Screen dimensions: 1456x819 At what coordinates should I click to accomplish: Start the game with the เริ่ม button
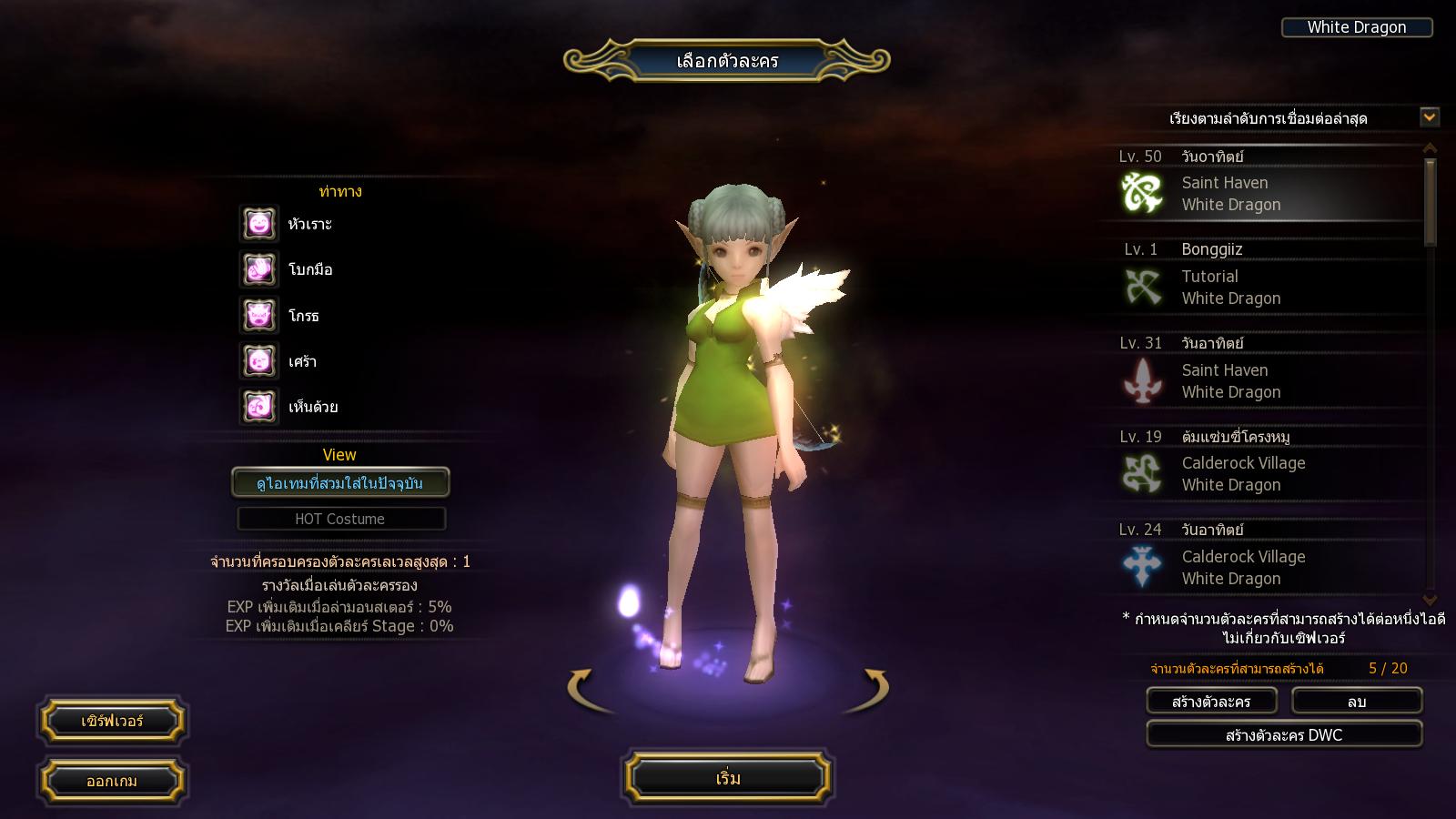(x=727, y=778)
